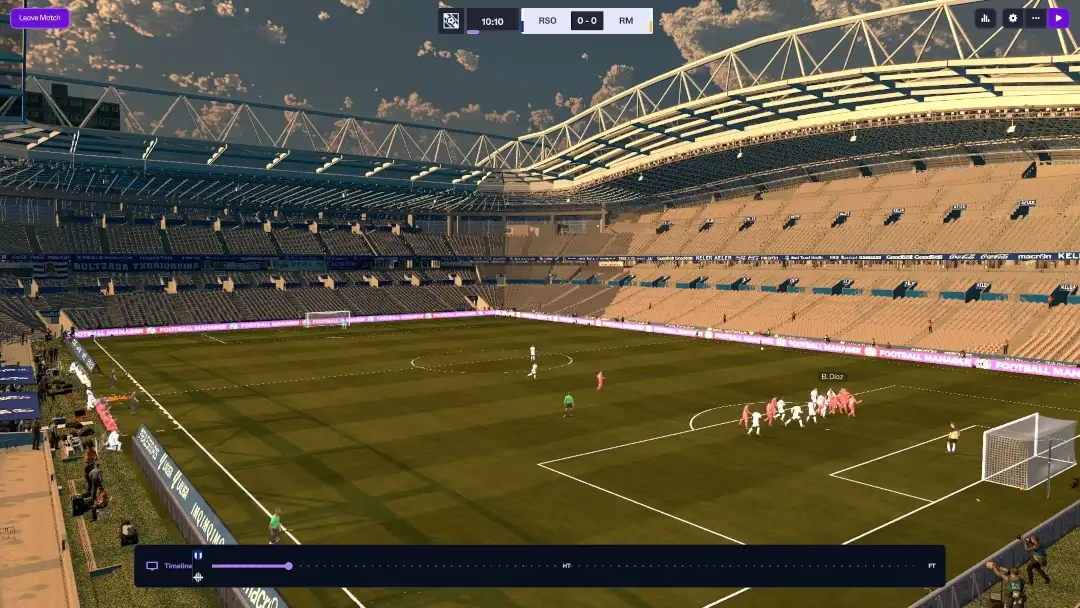Viewport: 1080px width, 608px height.
Task: Click the team badge event marker above the timeline
Action: pyautogui.click(x=198, y=555)
